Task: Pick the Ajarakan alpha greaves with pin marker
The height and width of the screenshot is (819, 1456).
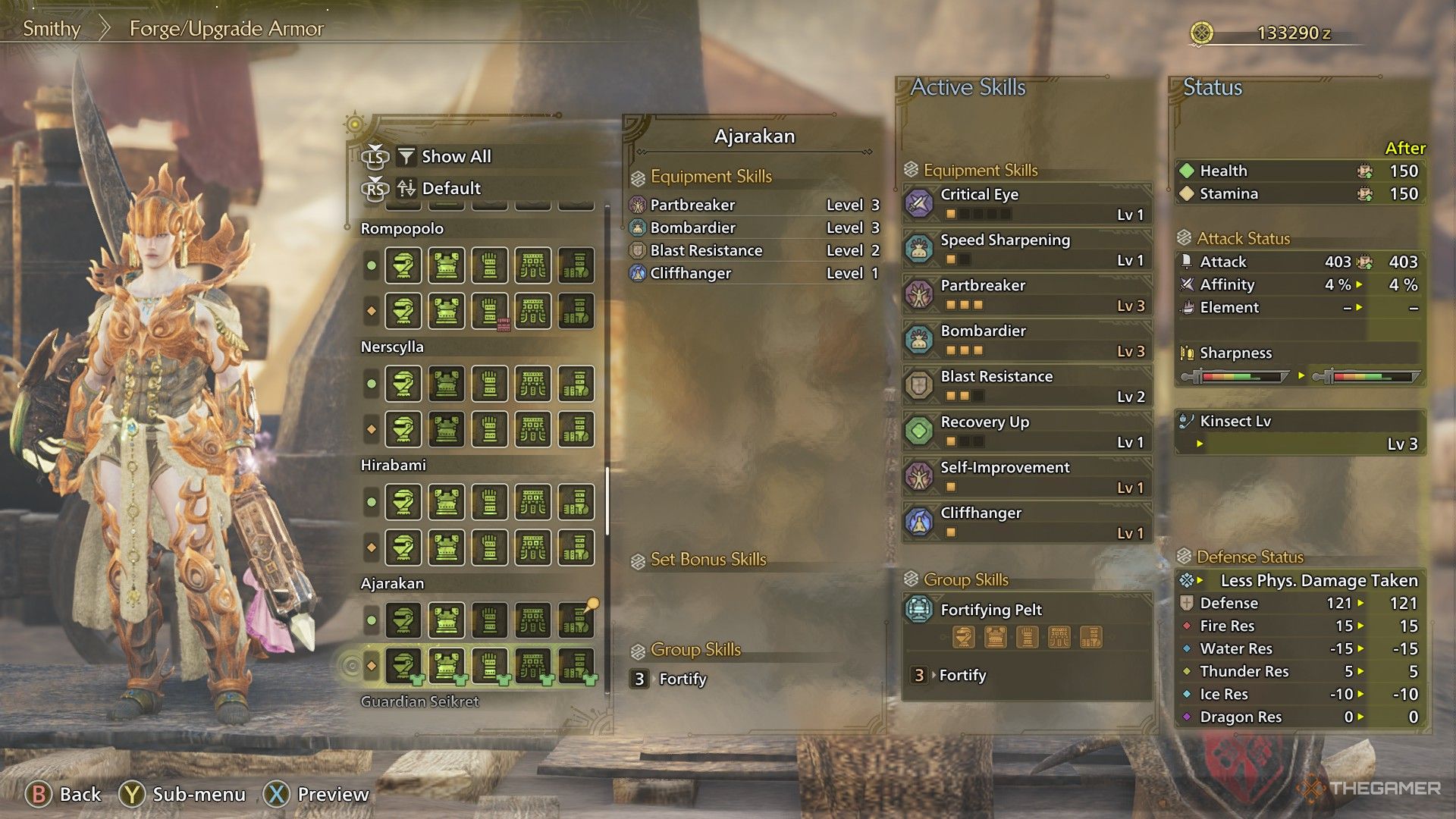Action: (576, 620)
